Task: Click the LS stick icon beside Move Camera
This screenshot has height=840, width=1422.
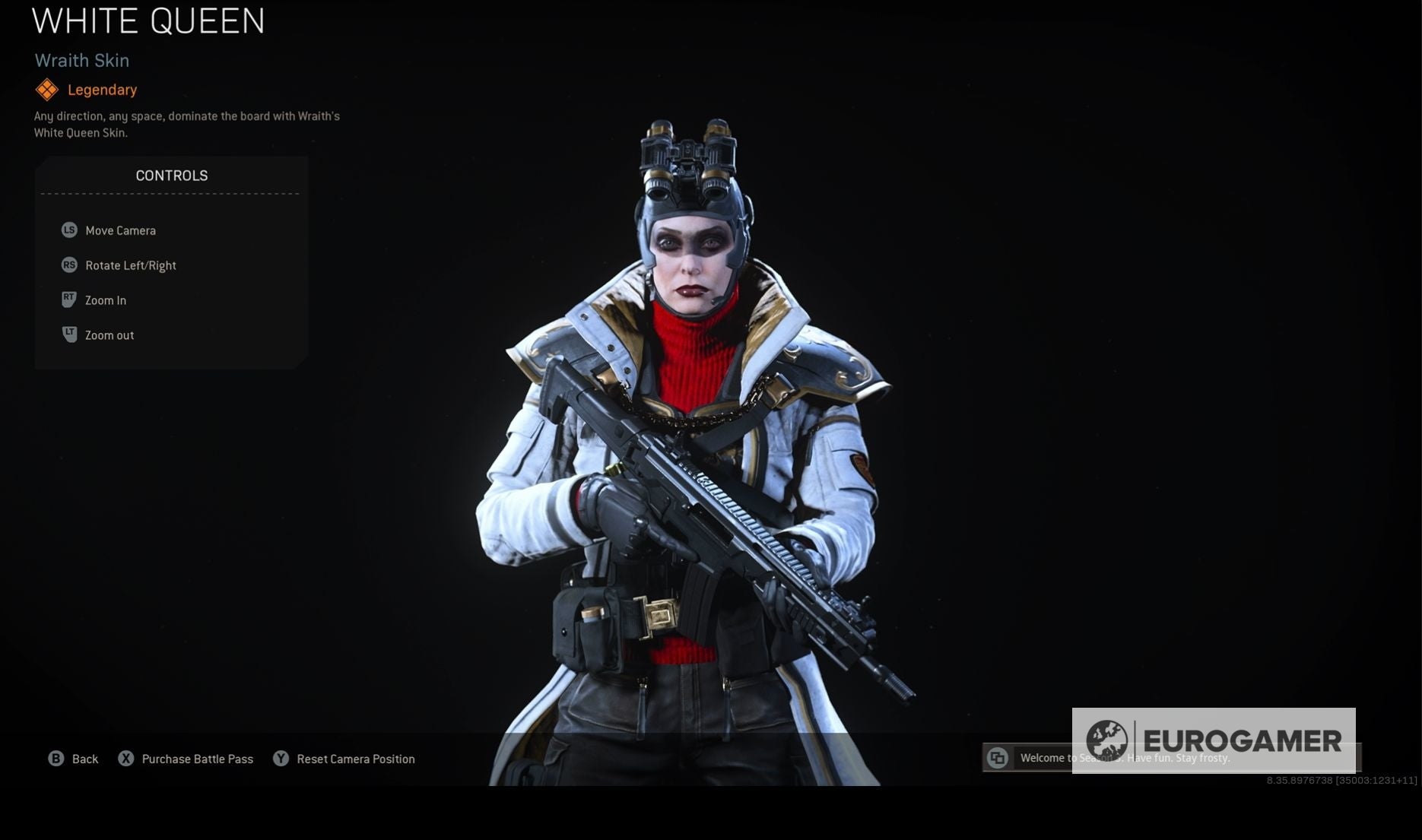Action: [x=68, y=230]
